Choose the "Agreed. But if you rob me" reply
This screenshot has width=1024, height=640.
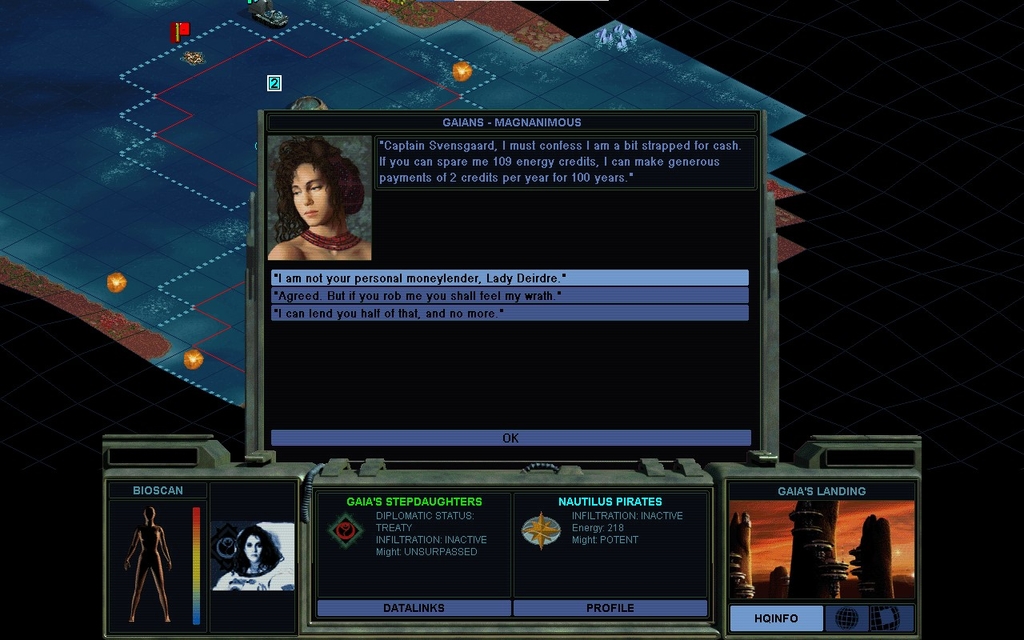point(509,295)
